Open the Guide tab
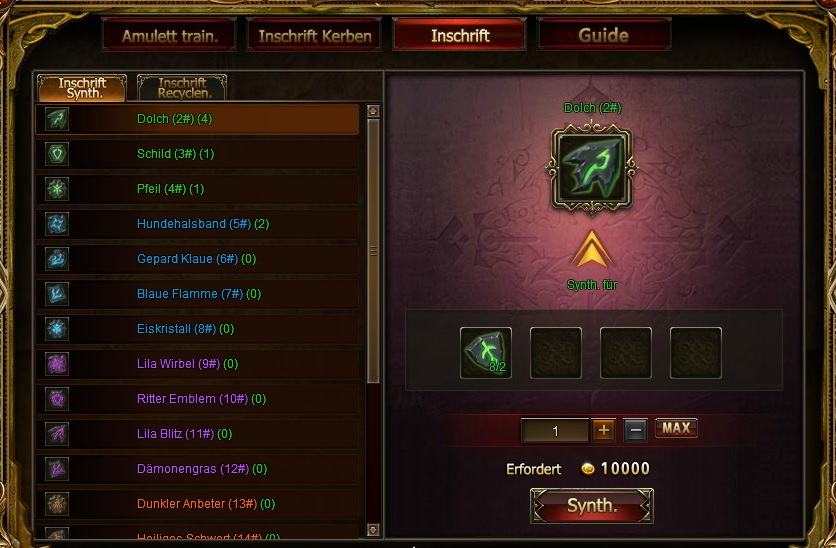Screen dimensions: 836x548 (x=603, y=36)
